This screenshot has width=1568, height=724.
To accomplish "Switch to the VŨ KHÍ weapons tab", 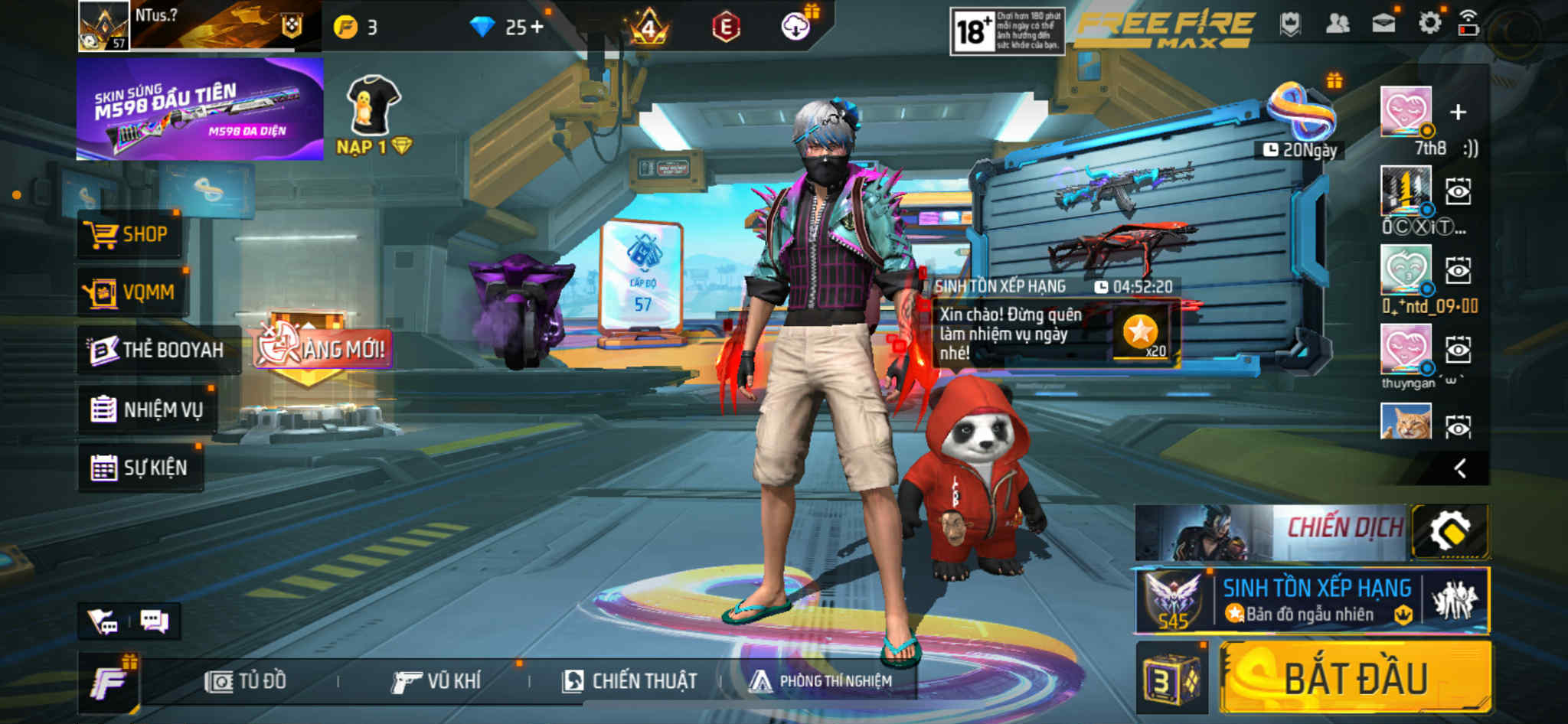I will click(436, 681).
